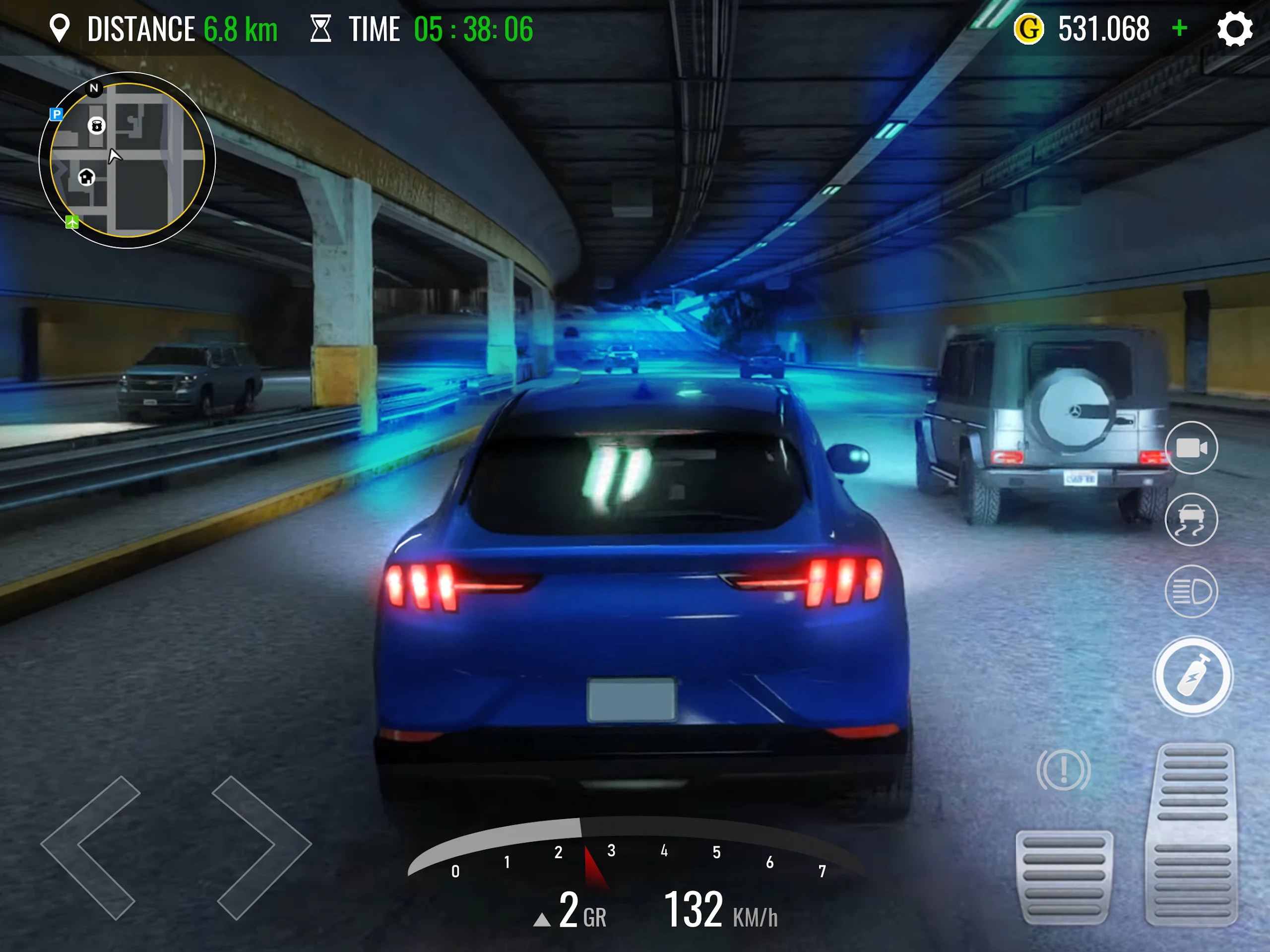This screenshot has height=952, width=1270.
Task: Select the airport marker on minimap
Action: point(72,222)
